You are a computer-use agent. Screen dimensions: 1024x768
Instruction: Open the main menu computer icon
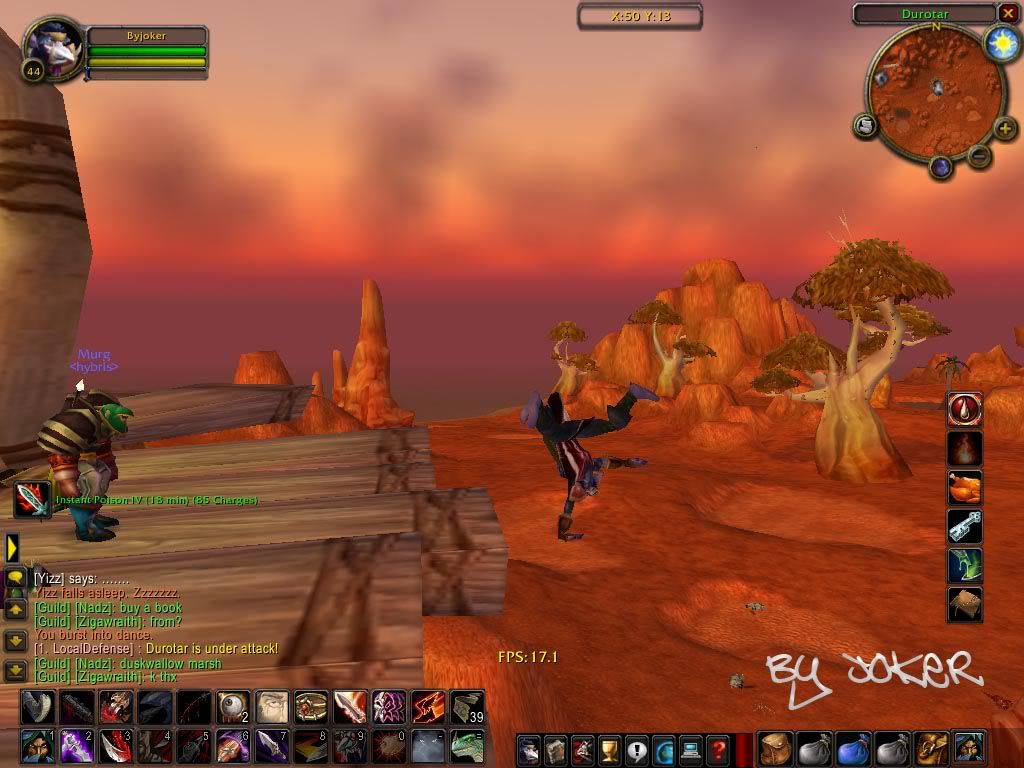(690, 749)
